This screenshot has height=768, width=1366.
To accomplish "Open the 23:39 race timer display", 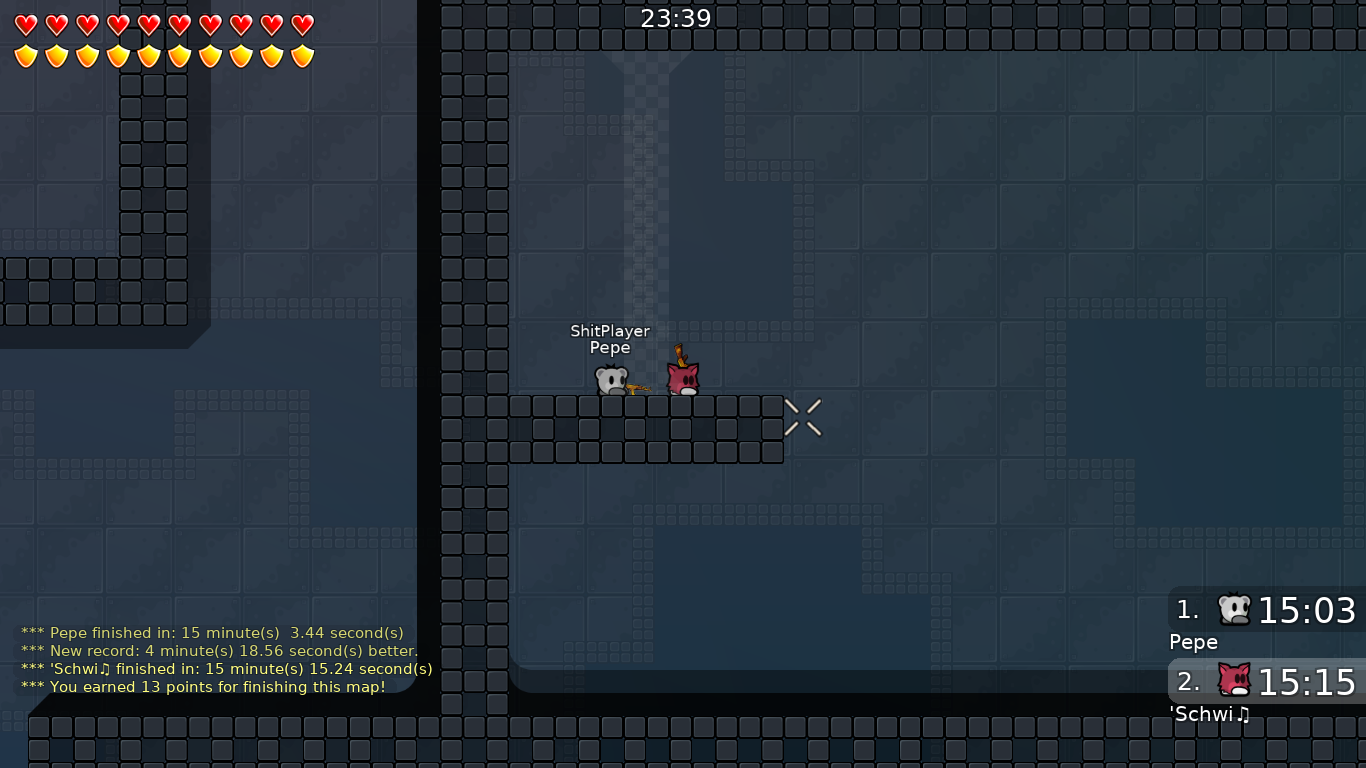I will point(676,17).
